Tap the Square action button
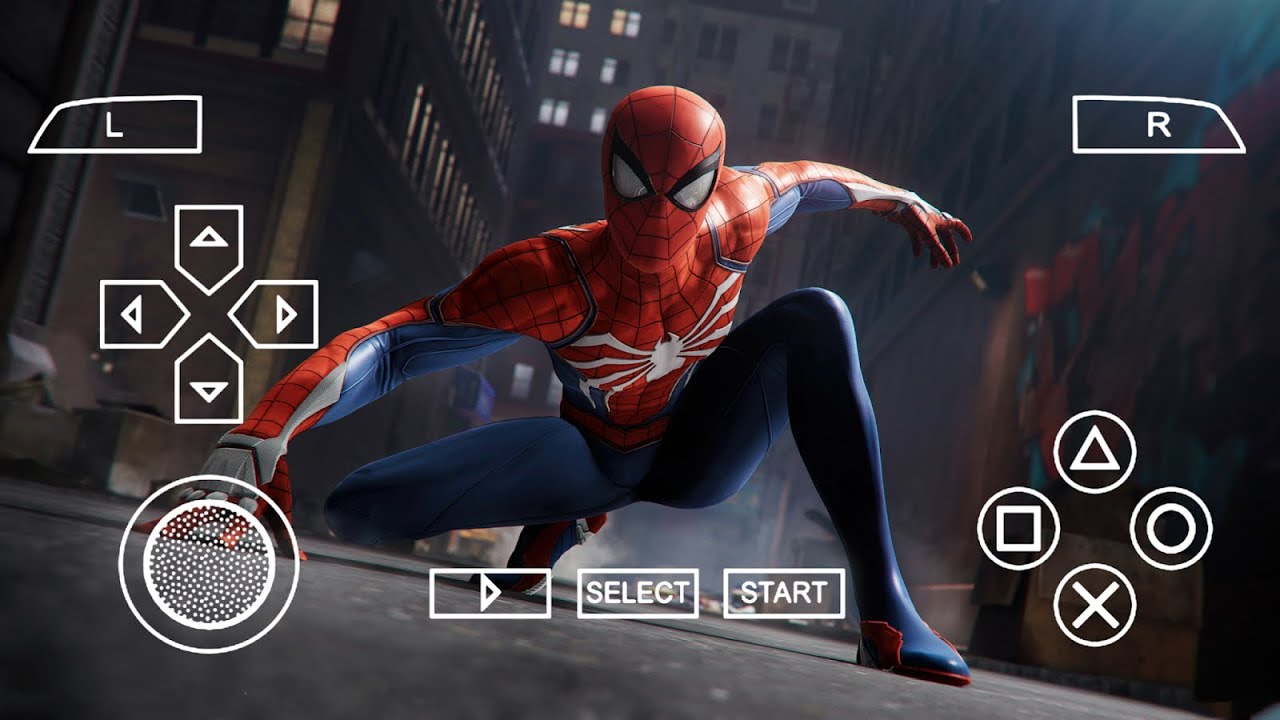 tap(1018, 528)
